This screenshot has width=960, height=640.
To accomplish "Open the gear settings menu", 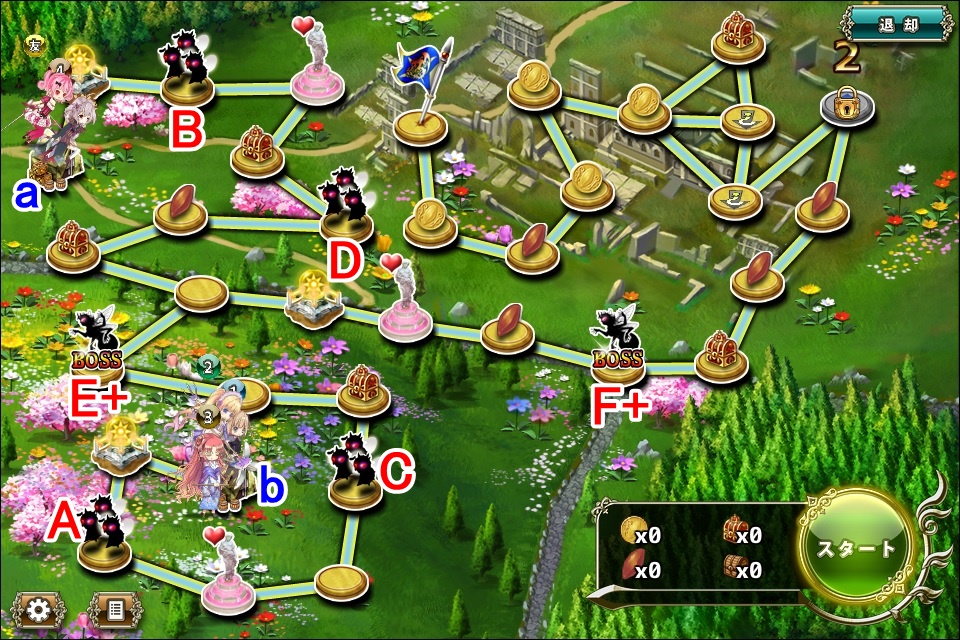I will coord(39,608).
